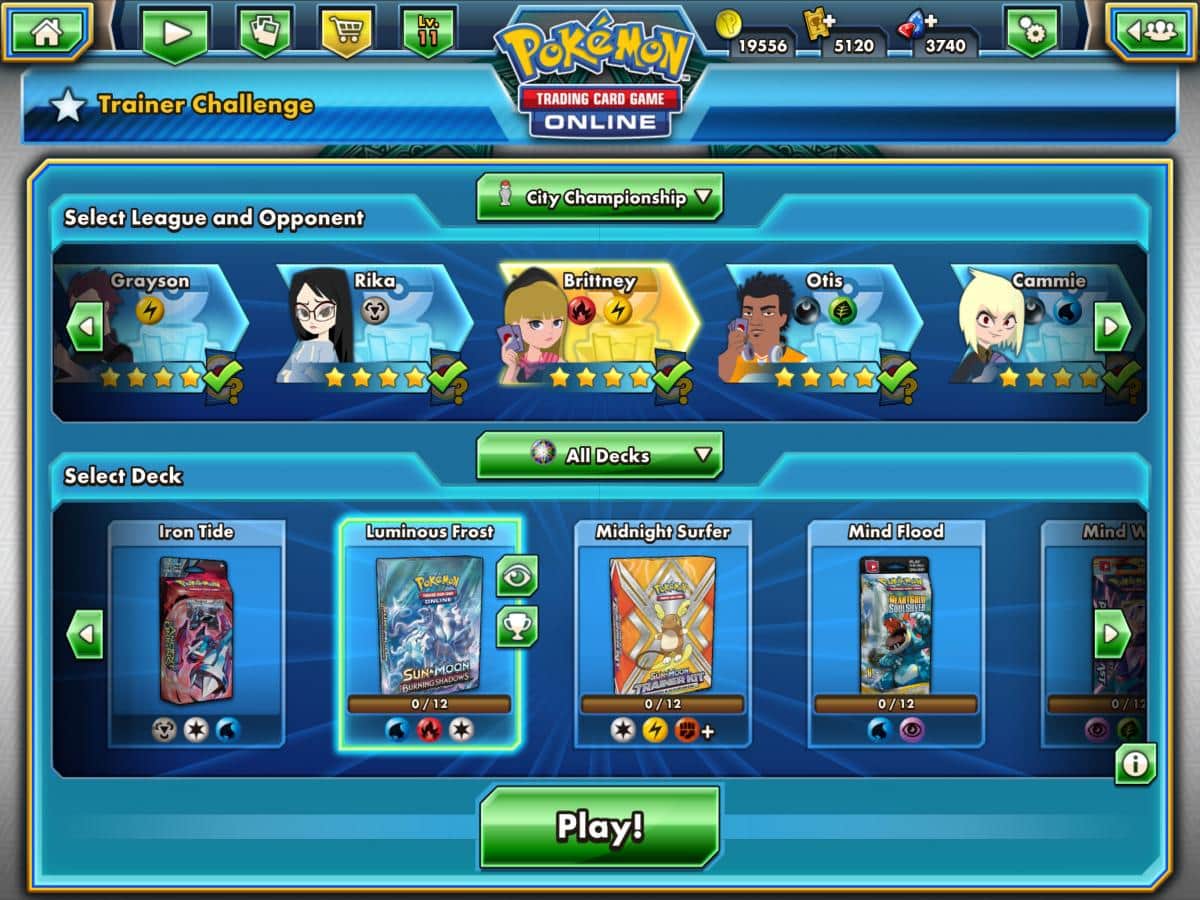This screenshot has height=900, width=1200.
Task: Click the green Play! button
Action: pyautogui.click(x=599, y=827)
